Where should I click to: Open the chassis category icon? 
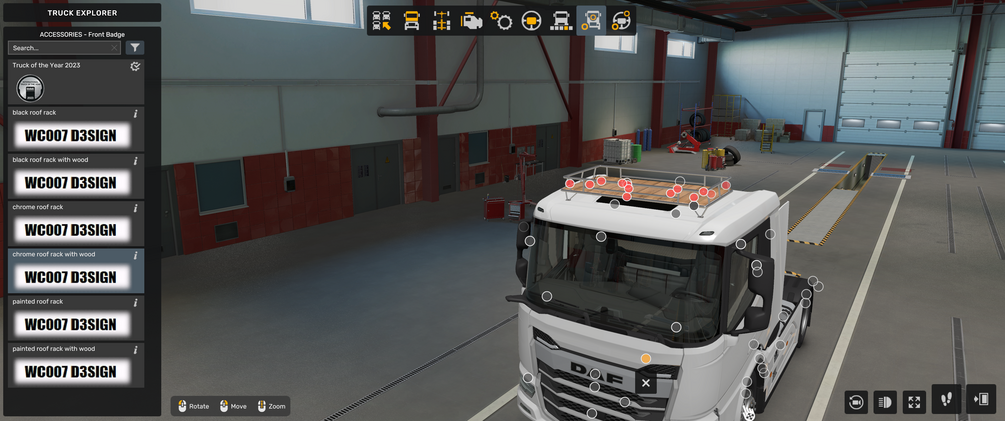pos(442,21)
